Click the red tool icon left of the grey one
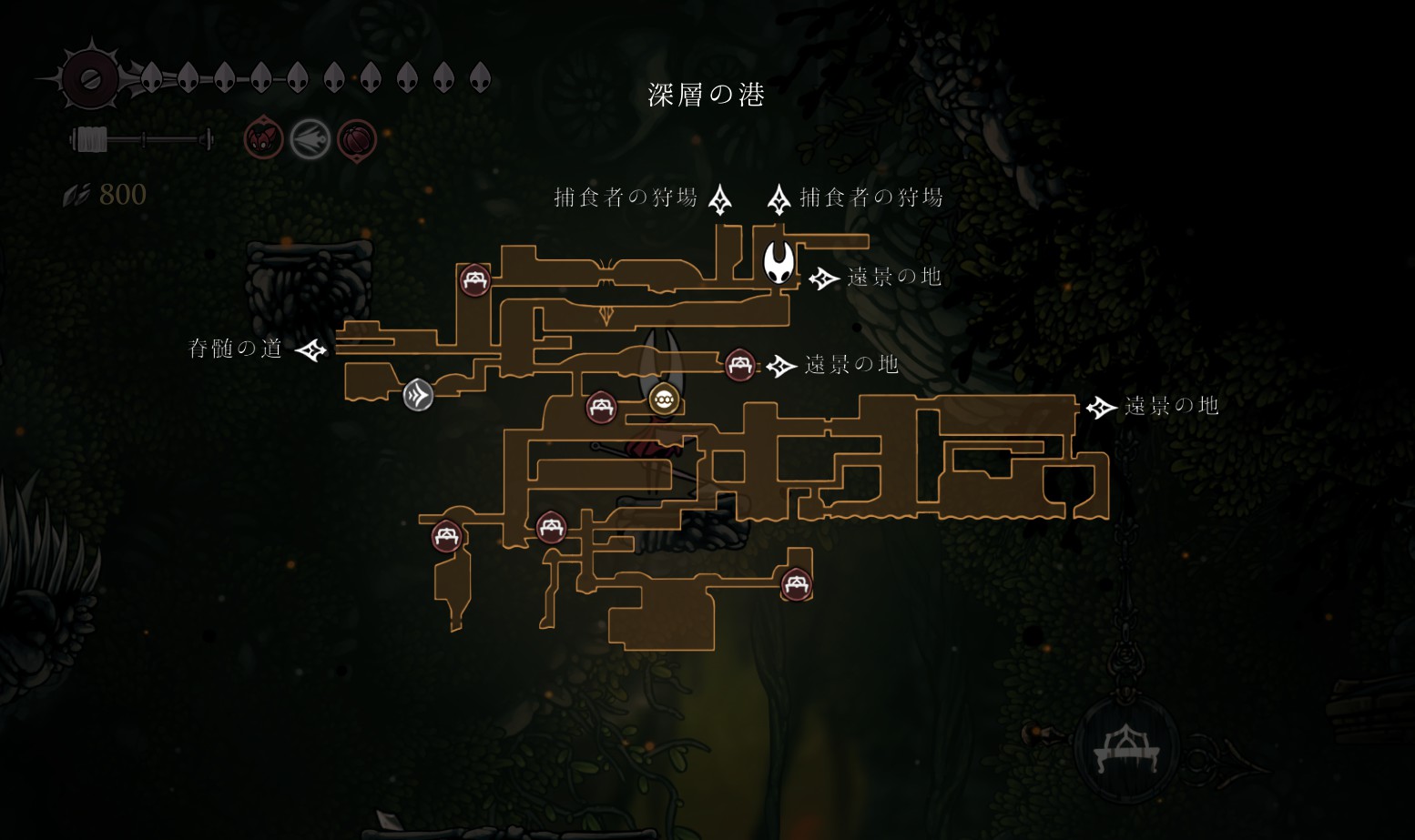 pyautogui.click(x=263, y=139)
